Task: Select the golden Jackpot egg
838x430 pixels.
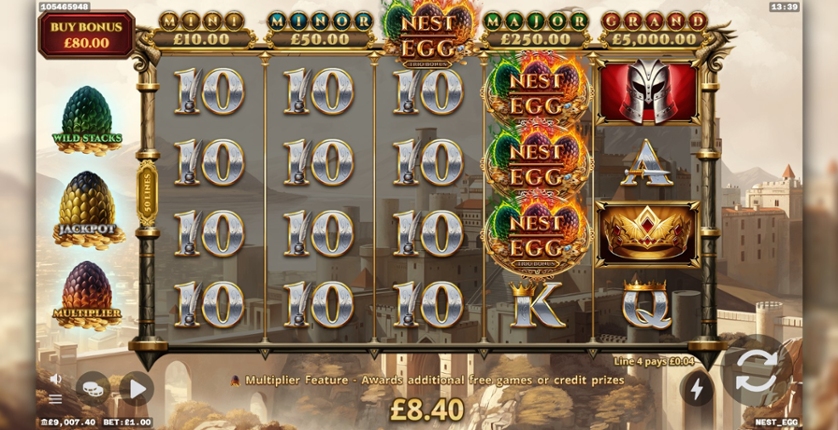Action: pos(88,208)
